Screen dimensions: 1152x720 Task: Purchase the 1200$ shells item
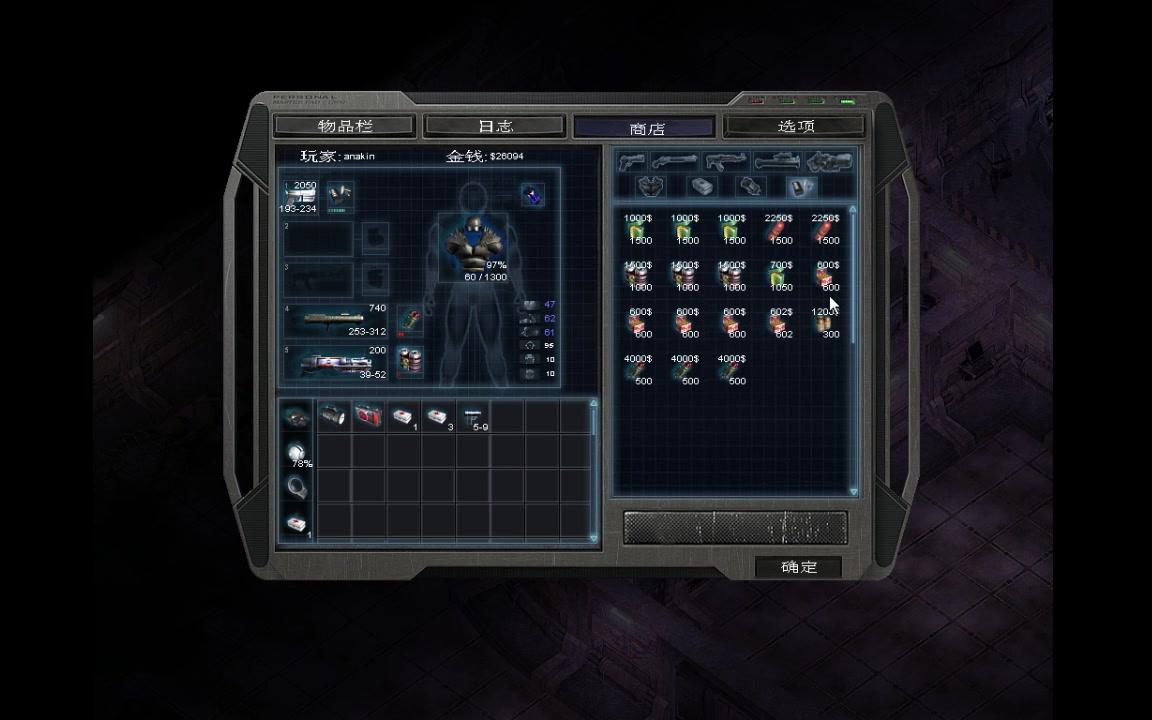825,324
